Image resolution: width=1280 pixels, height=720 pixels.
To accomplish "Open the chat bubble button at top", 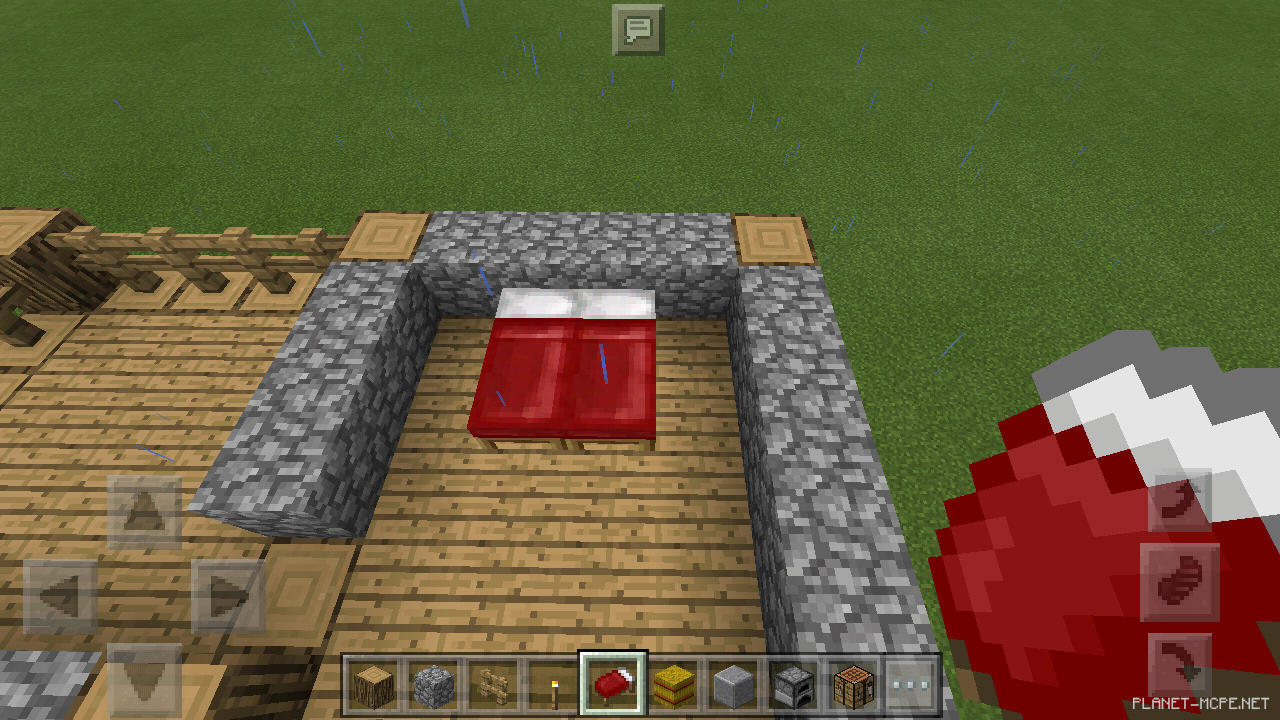I will pyautogui.click(x=638, y=29).
